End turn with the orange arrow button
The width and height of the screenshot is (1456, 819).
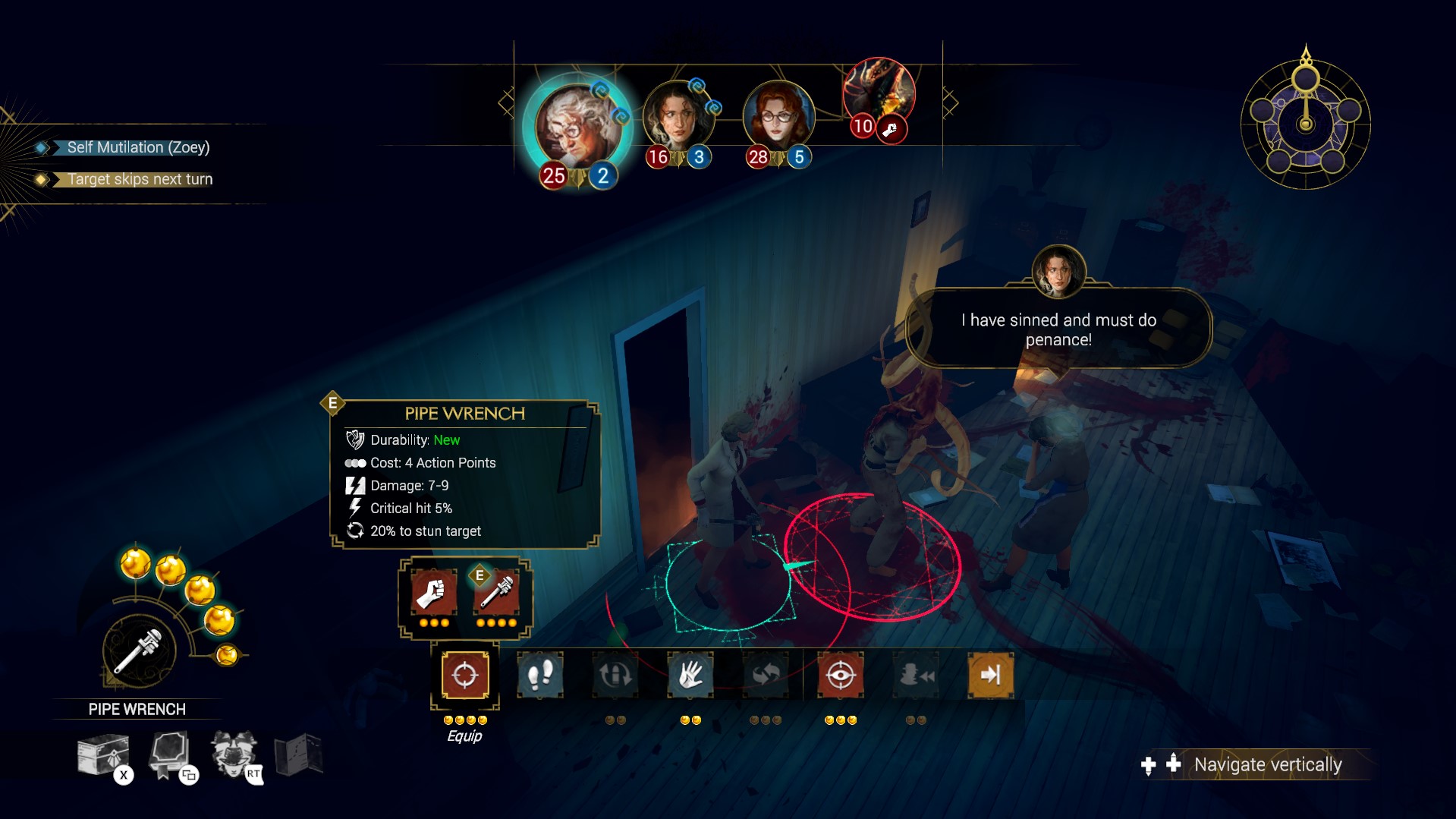(990, 675)
